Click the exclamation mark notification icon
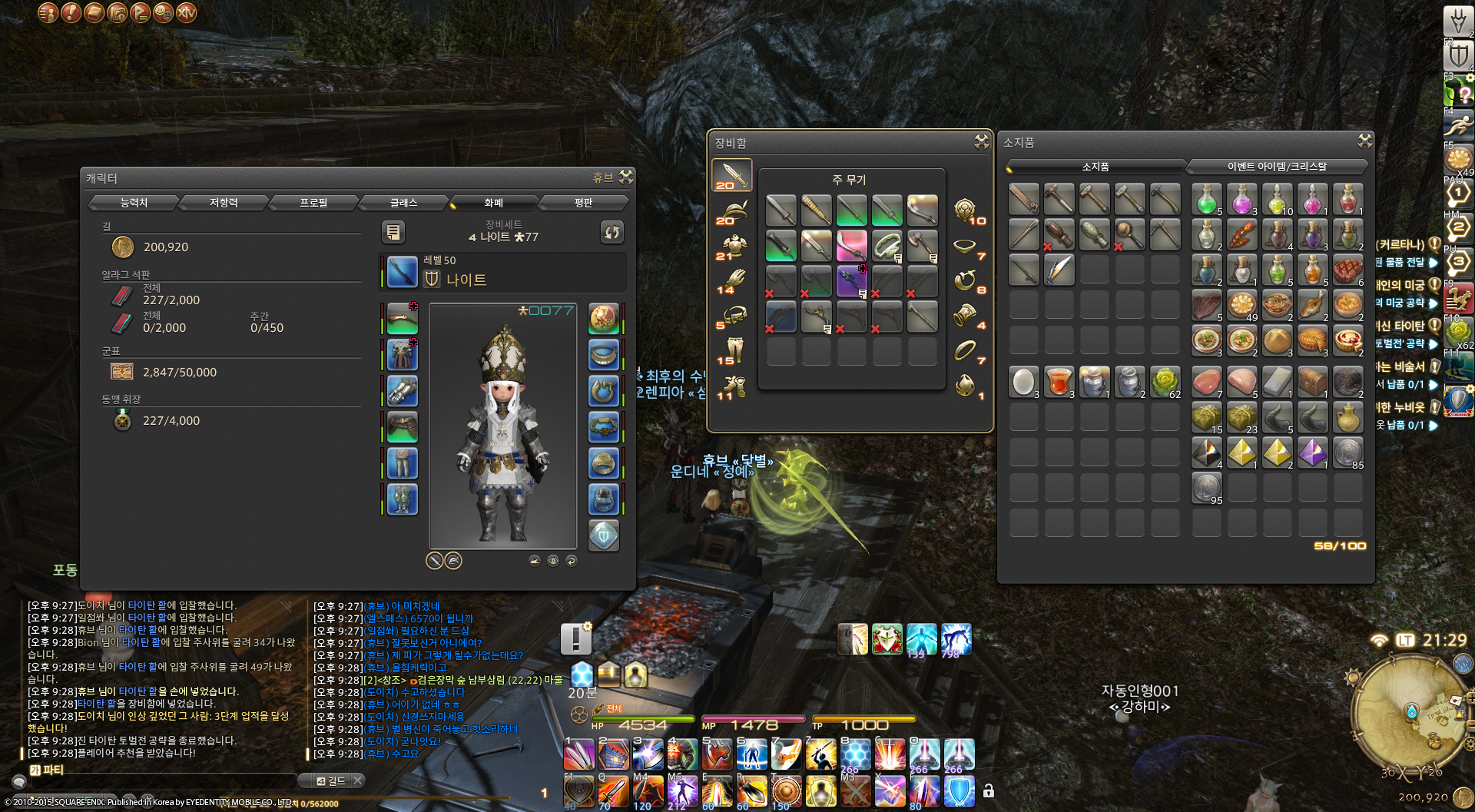The height and width of the screenshot is (812, 1475). pyautogui.click(x=575, y=638)
